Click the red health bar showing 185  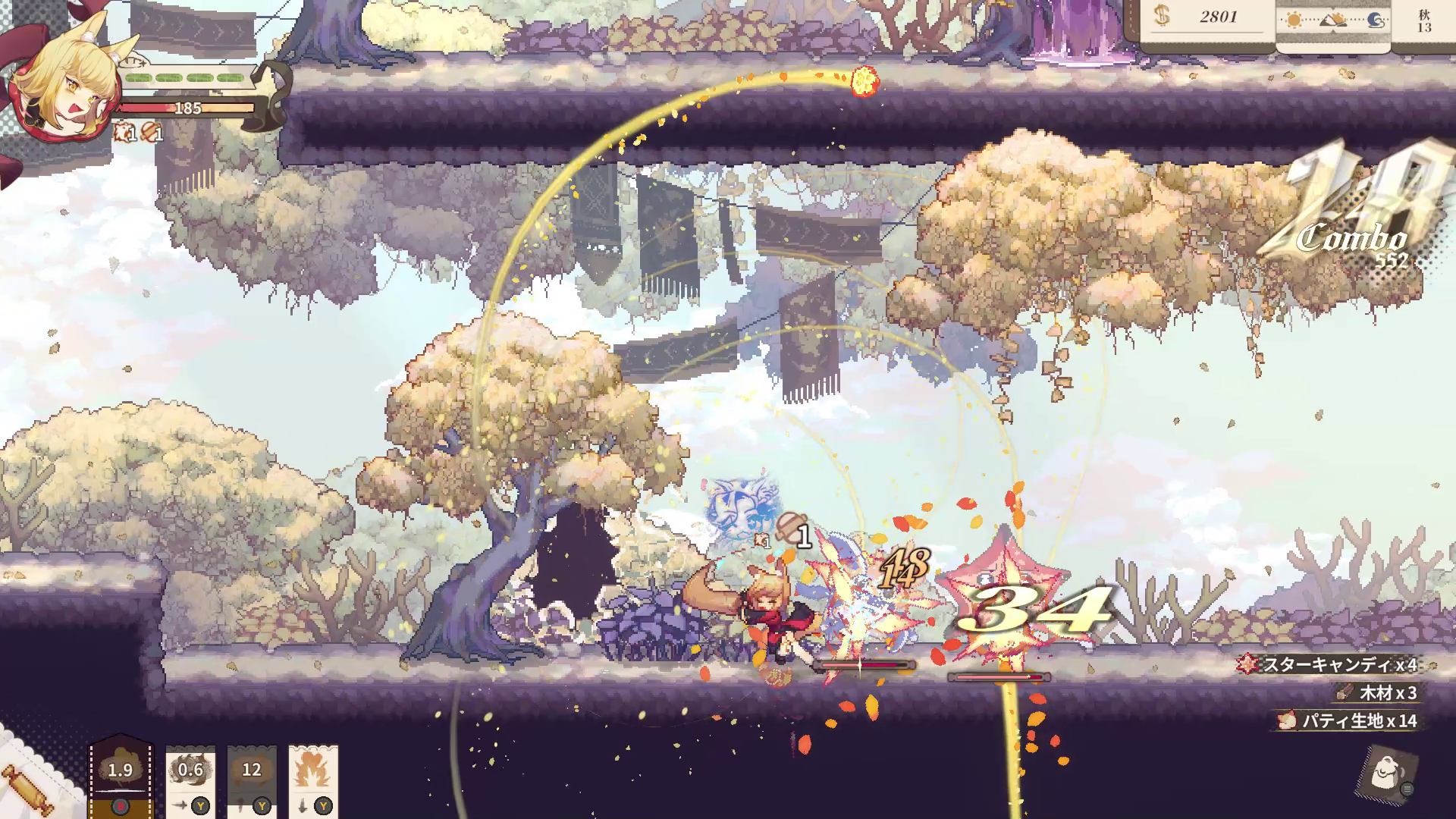190,106
